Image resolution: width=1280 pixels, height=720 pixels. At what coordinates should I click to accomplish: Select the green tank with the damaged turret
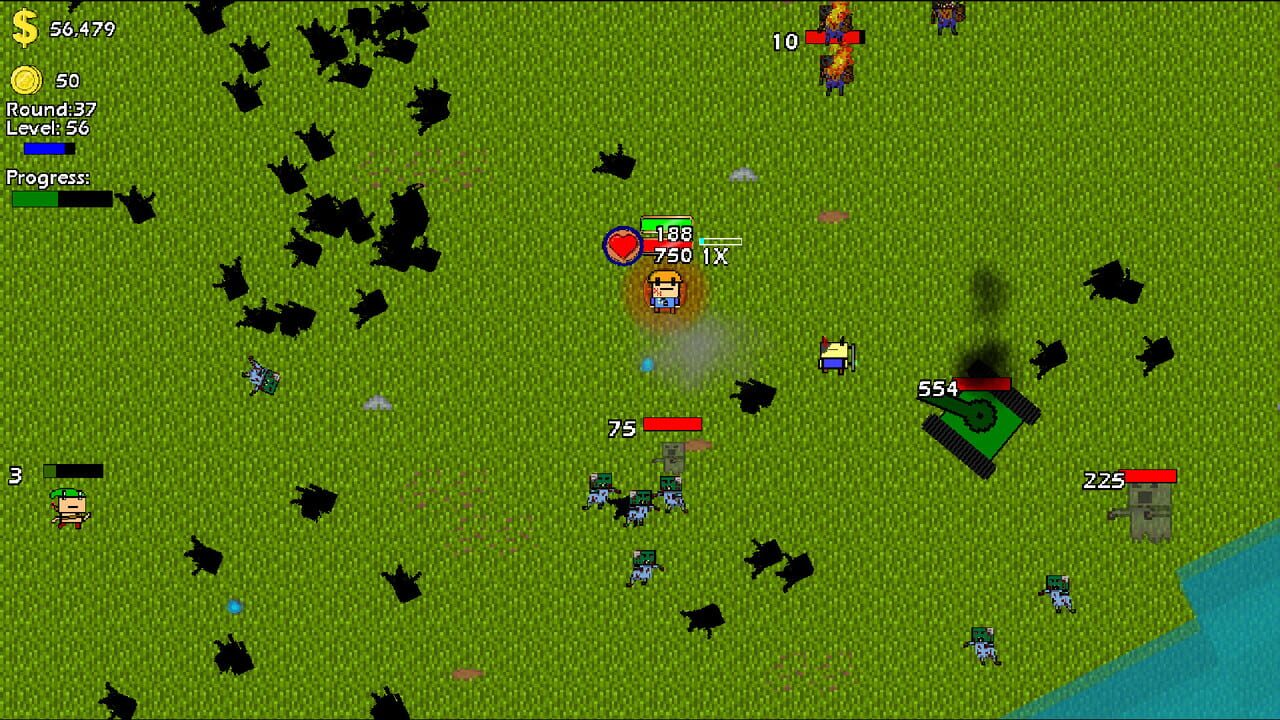coord(978,421)
